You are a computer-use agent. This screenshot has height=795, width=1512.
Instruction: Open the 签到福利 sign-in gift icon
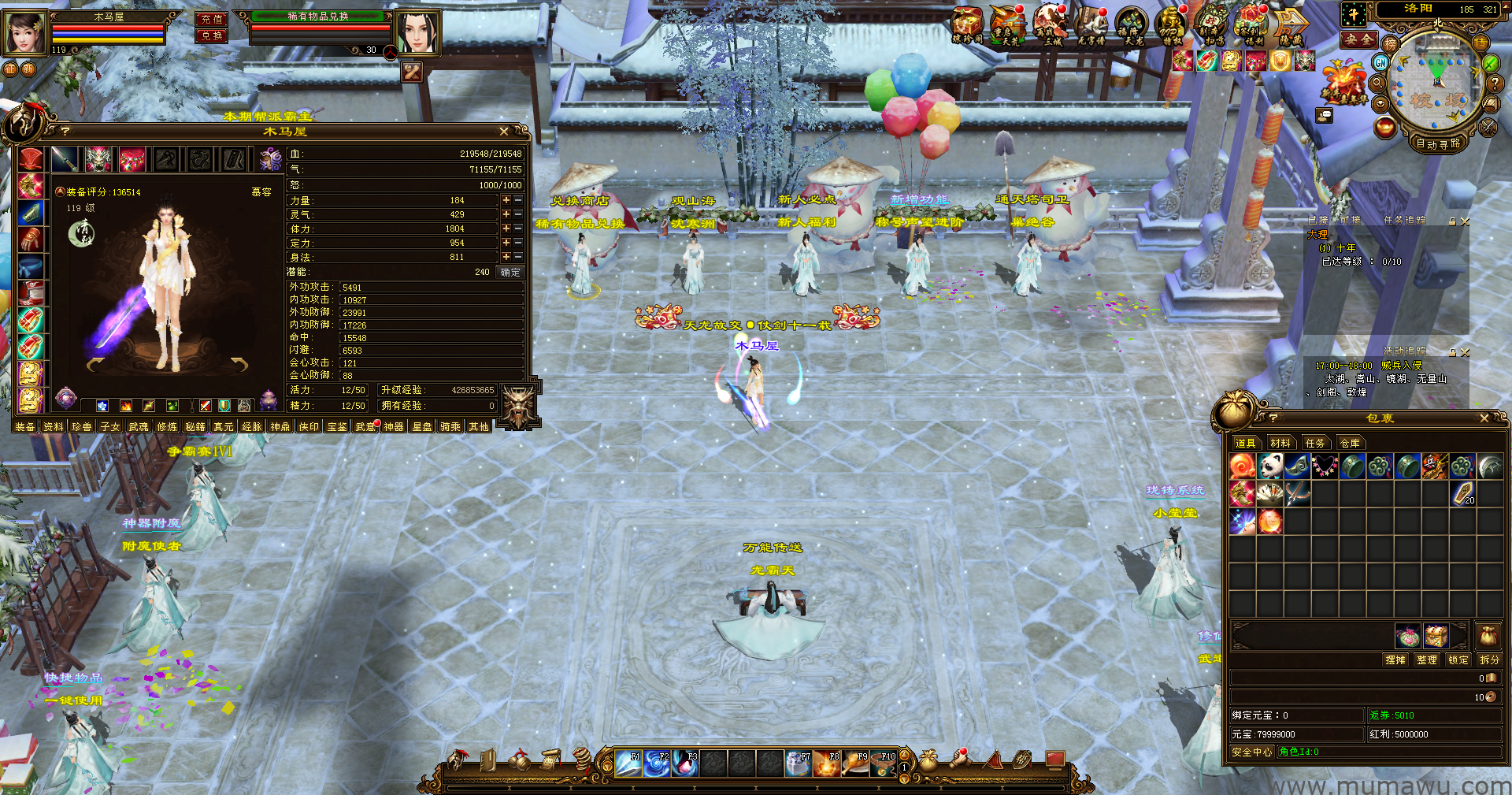point(1249,25)
